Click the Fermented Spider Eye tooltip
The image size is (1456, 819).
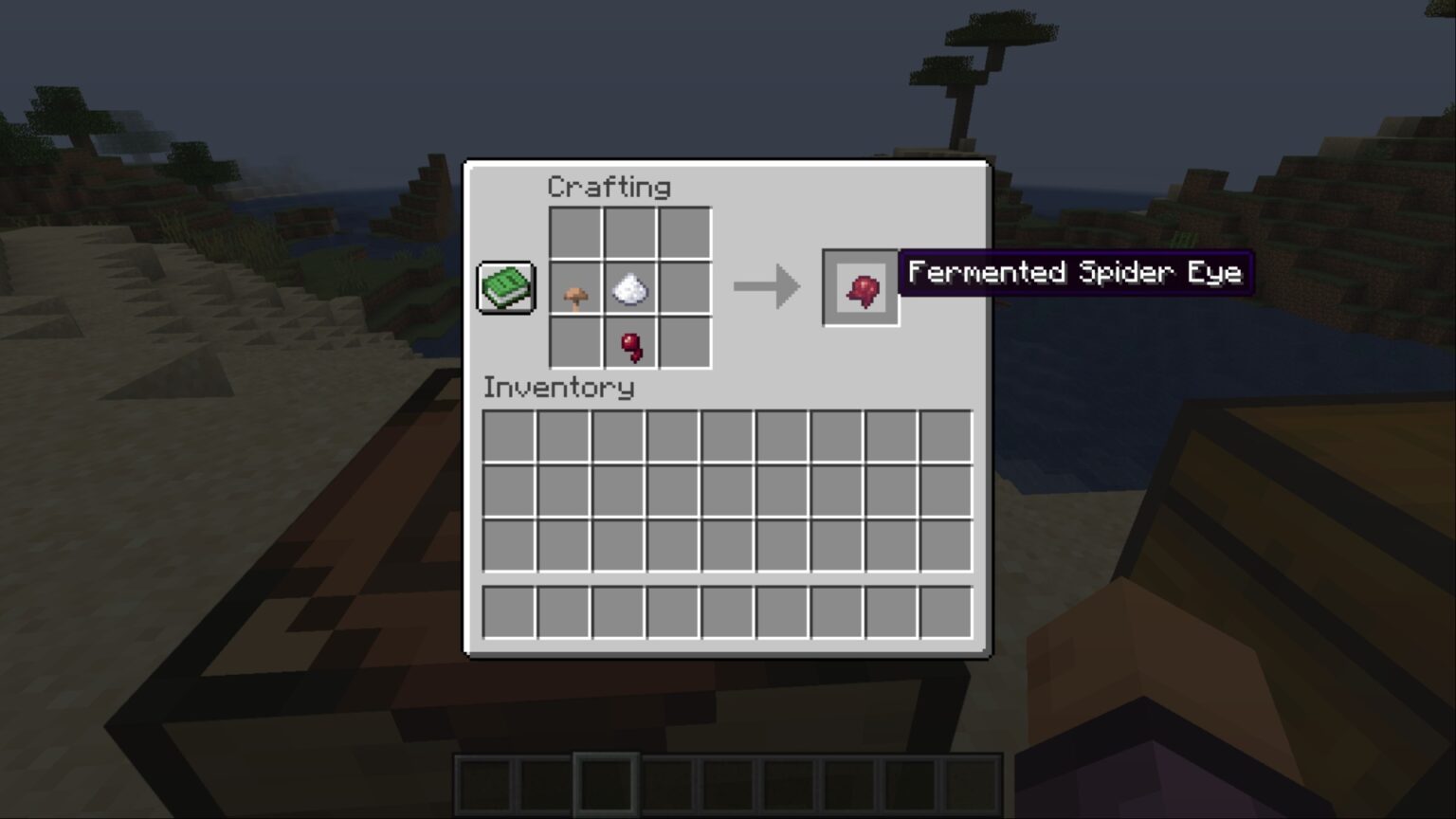coord(1076,273)
